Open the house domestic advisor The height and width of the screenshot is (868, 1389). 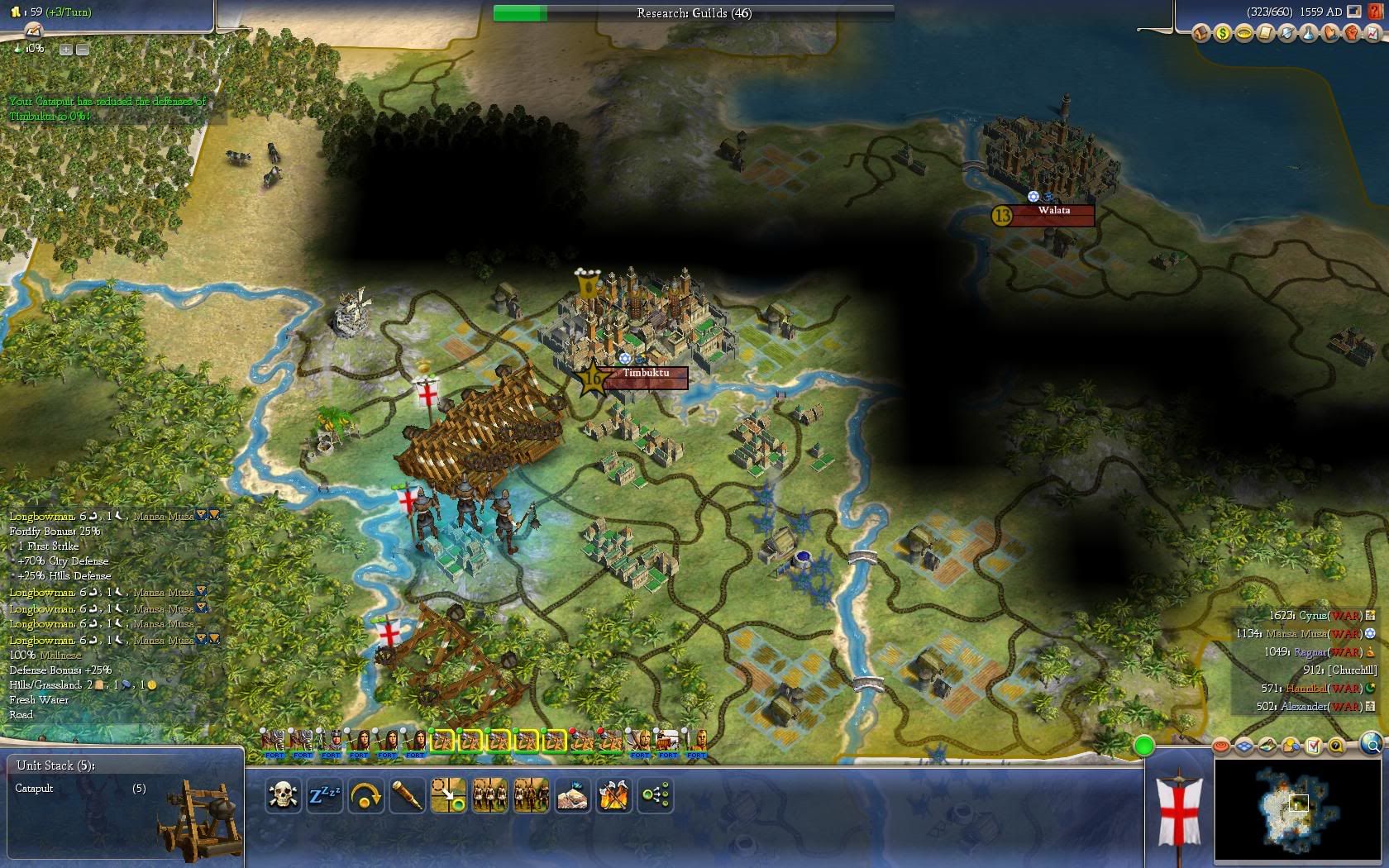pos(1200,34)
